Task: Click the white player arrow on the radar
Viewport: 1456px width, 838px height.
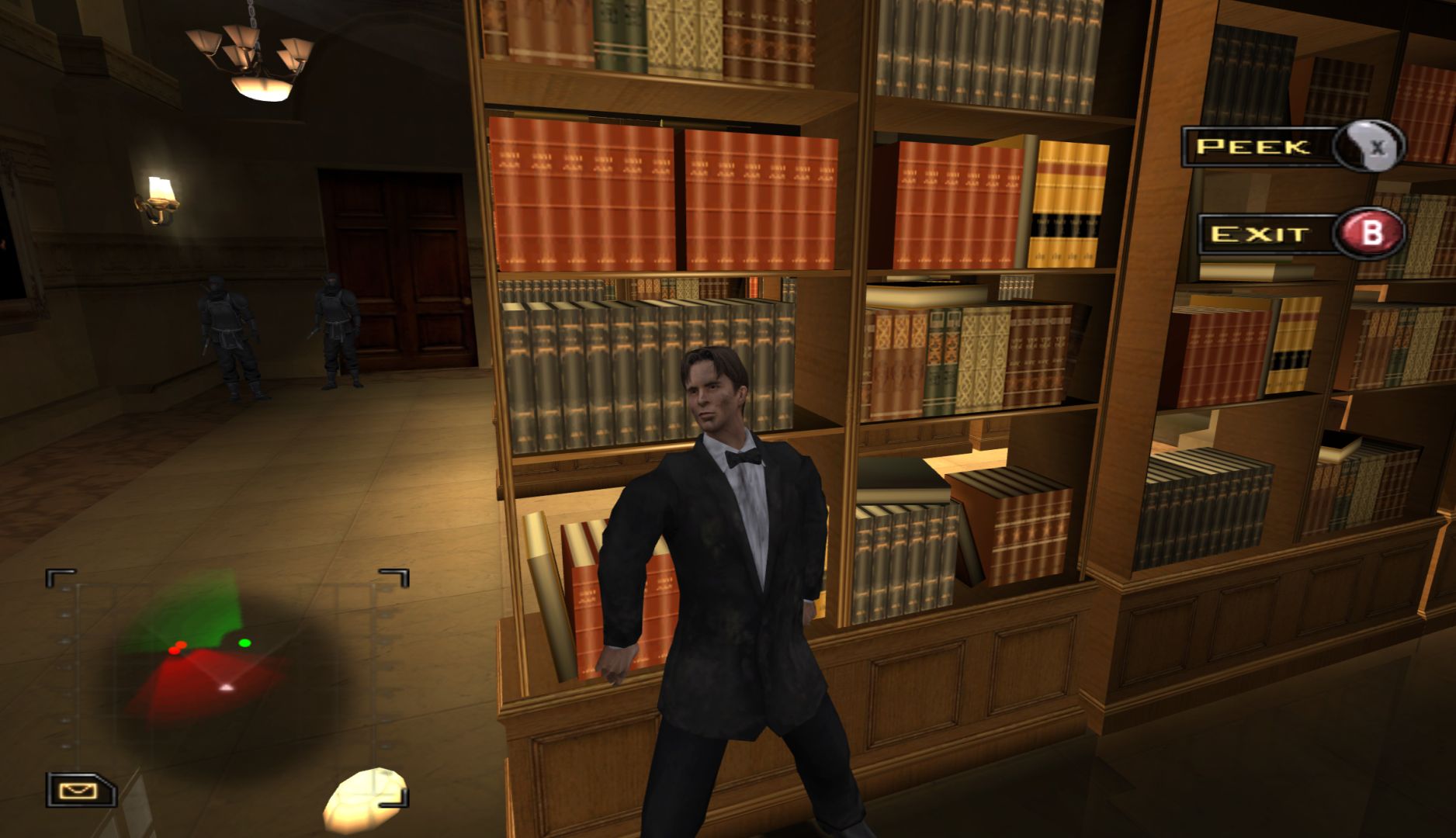Action: coord(226,687)
